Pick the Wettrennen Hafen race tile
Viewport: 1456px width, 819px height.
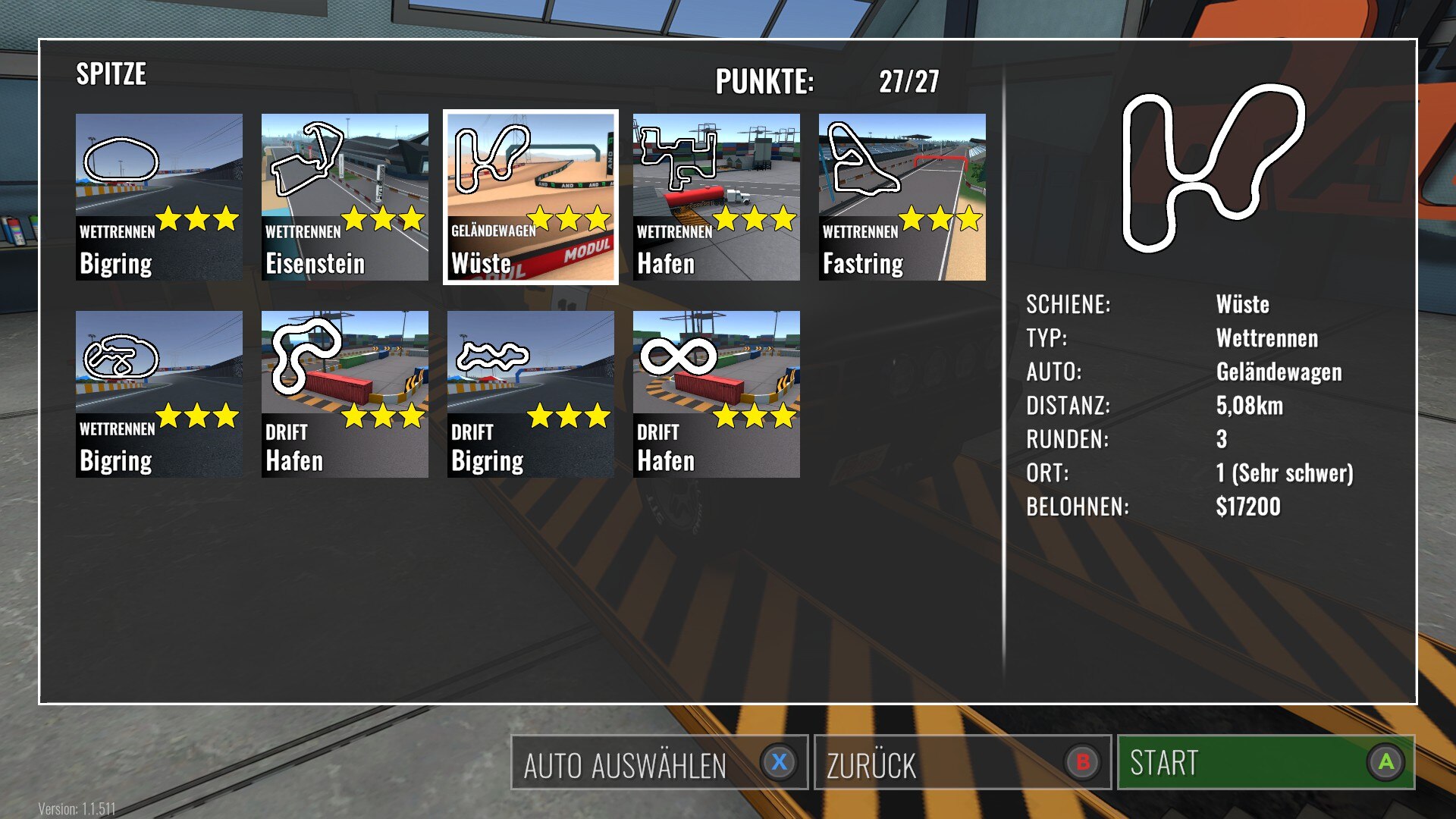717,197
